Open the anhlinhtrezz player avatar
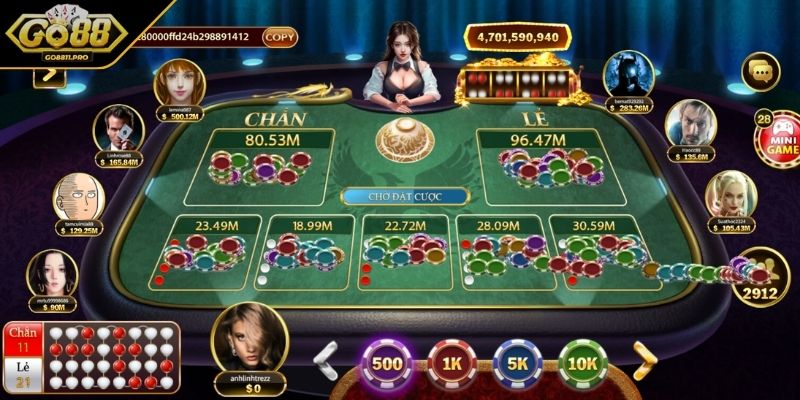 (250, 340)
